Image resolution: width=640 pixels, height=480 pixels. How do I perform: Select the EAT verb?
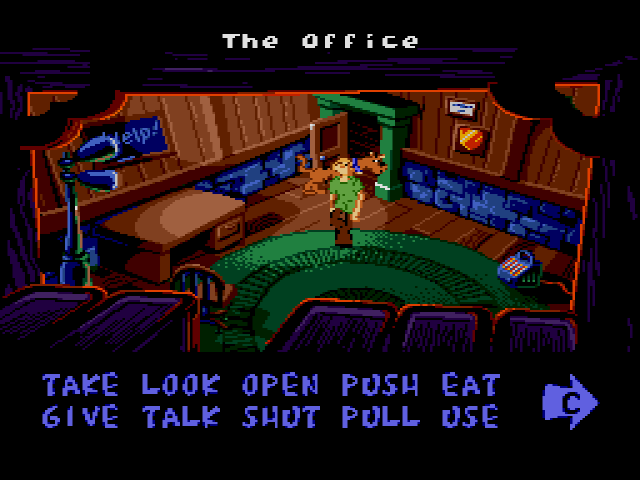pyautogui.click(x=465, y=385)
